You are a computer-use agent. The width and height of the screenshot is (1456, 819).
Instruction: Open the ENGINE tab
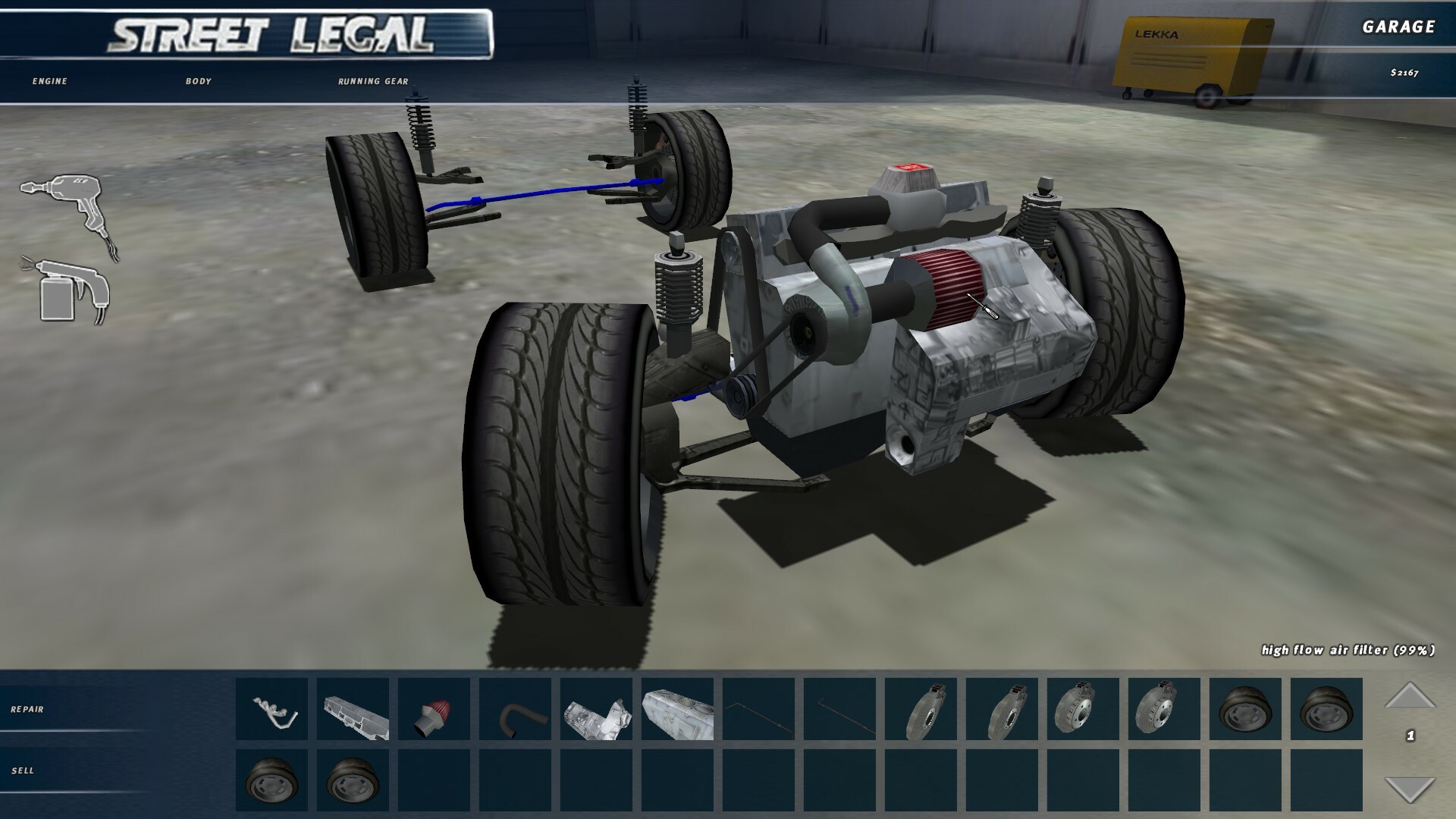click(48, 80)
